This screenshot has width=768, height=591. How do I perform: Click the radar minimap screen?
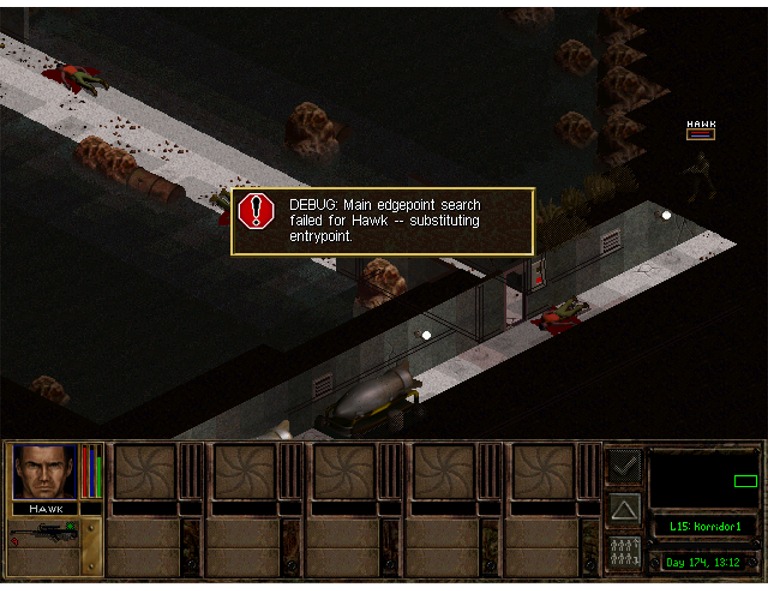(x=702, y=479)
